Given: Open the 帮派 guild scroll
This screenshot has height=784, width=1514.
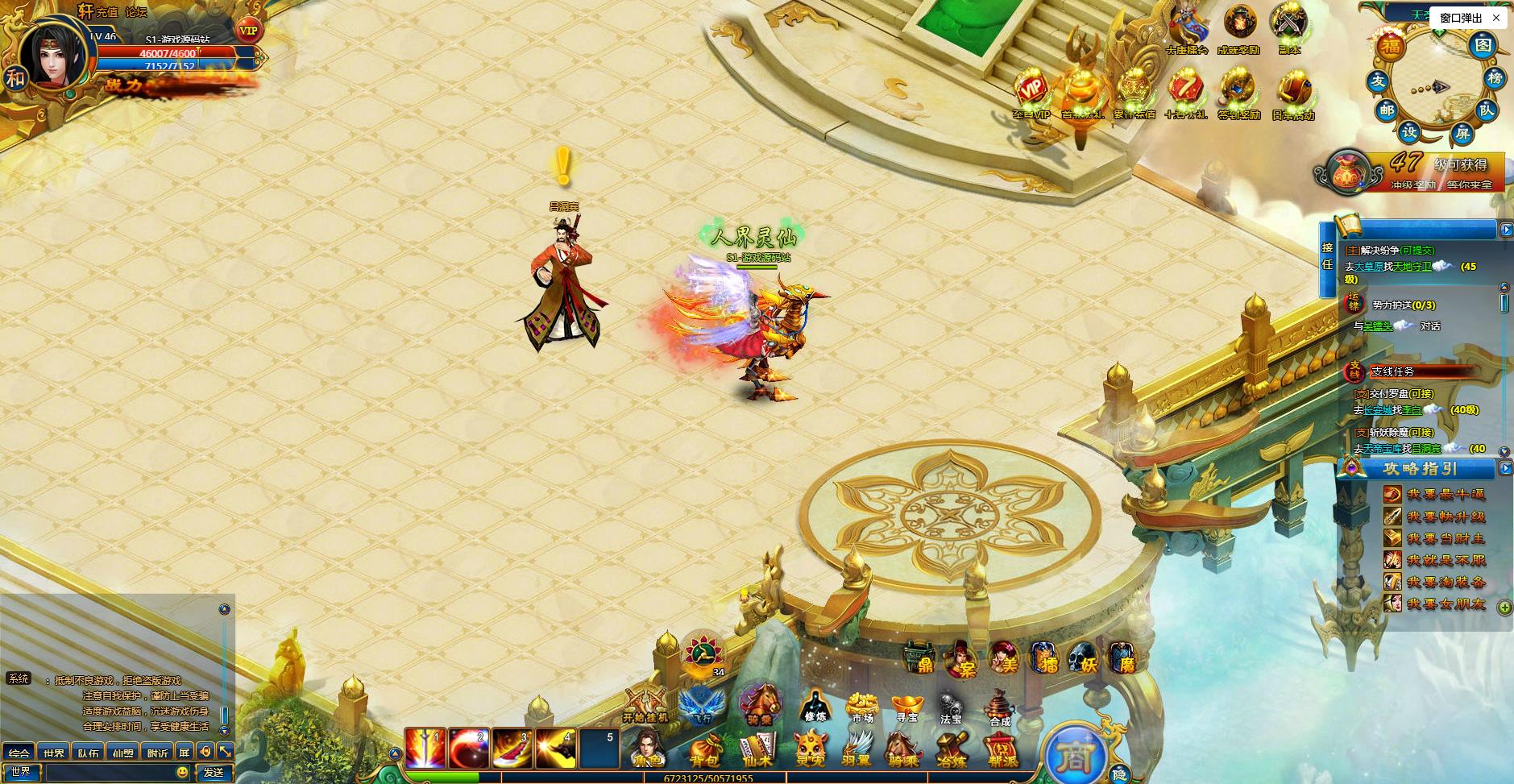Looking at the screenshot, I should click(1001, 749).
